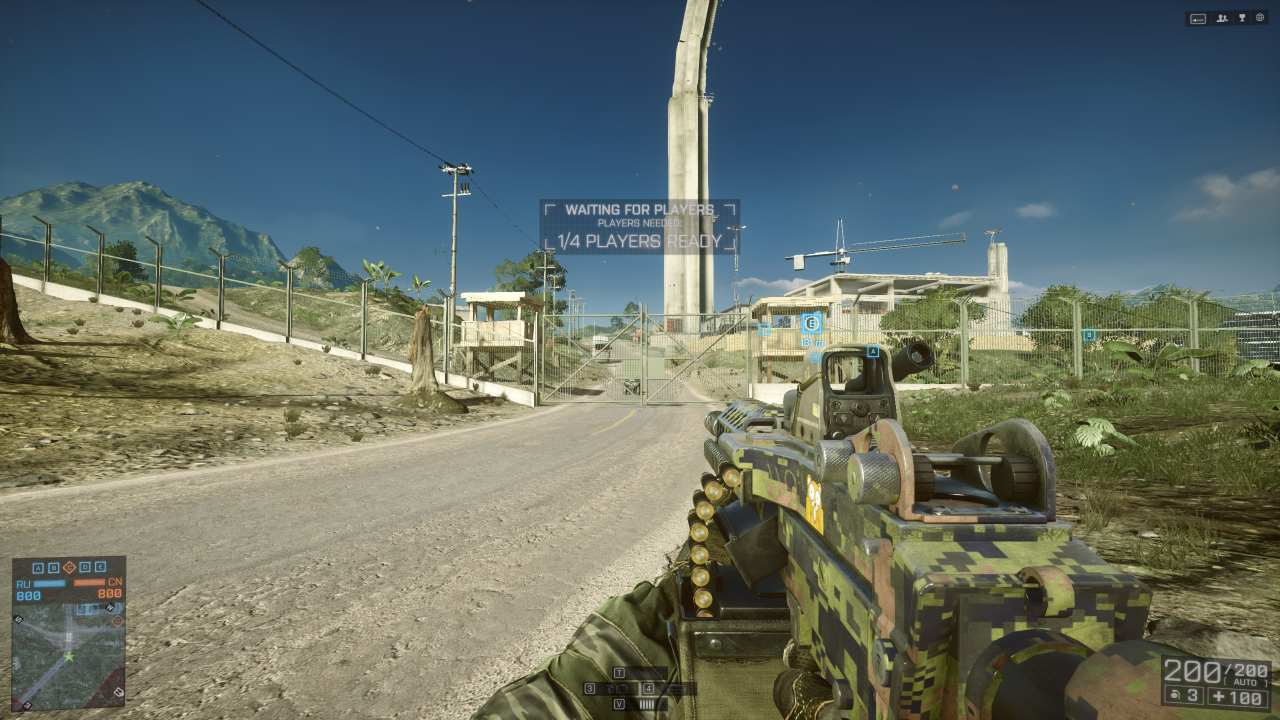Toggle the AUTO fire mode indicator
The image size is (1280, 720).
(1245, 681)
